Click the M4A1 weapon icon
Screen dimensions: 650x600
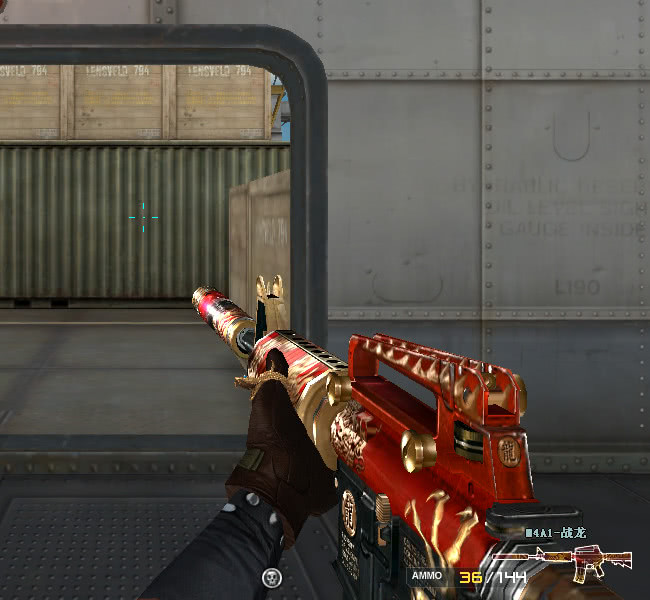tap(601, 562)
